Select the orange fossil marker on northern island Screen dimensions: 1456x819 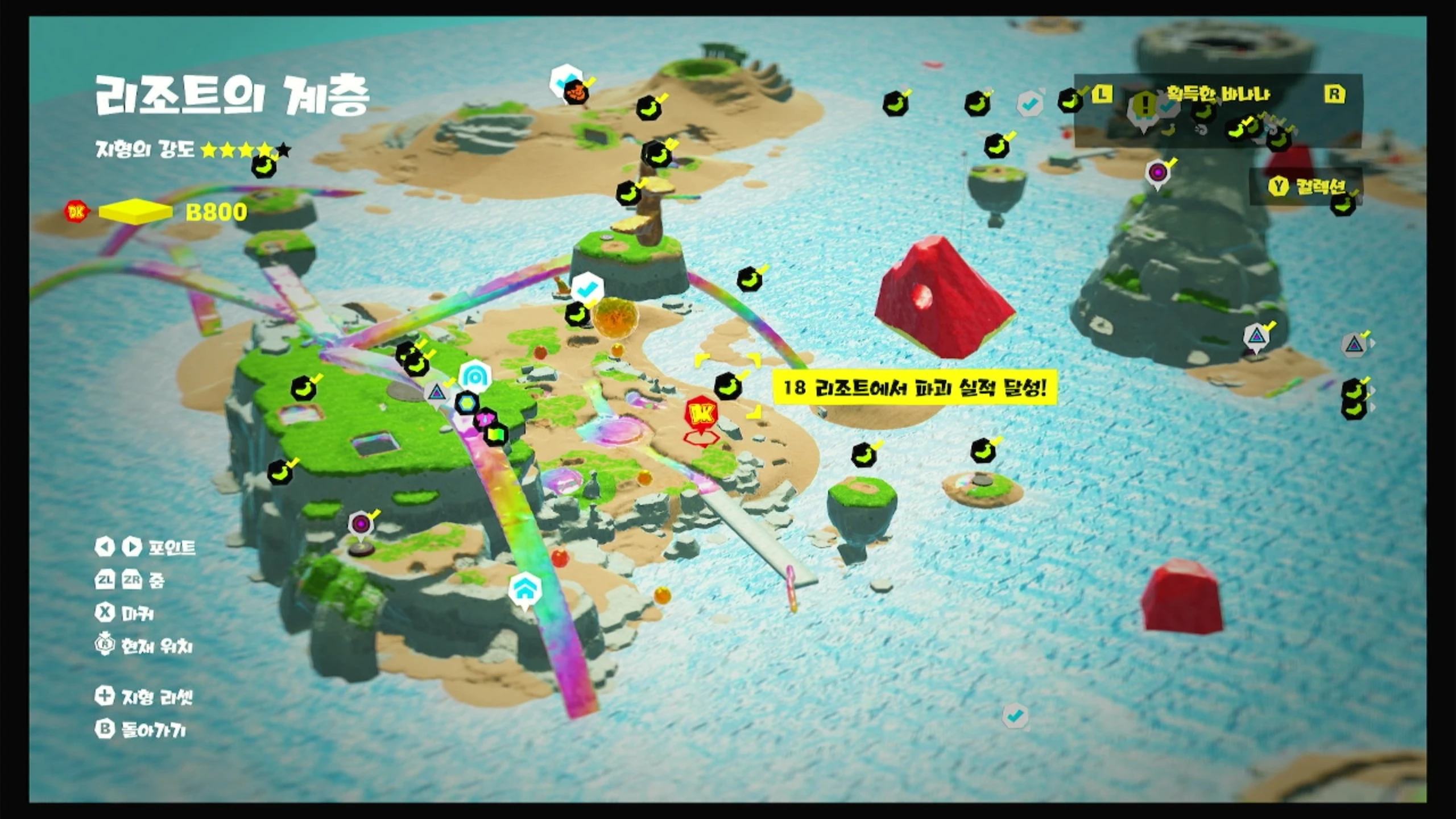576,92
